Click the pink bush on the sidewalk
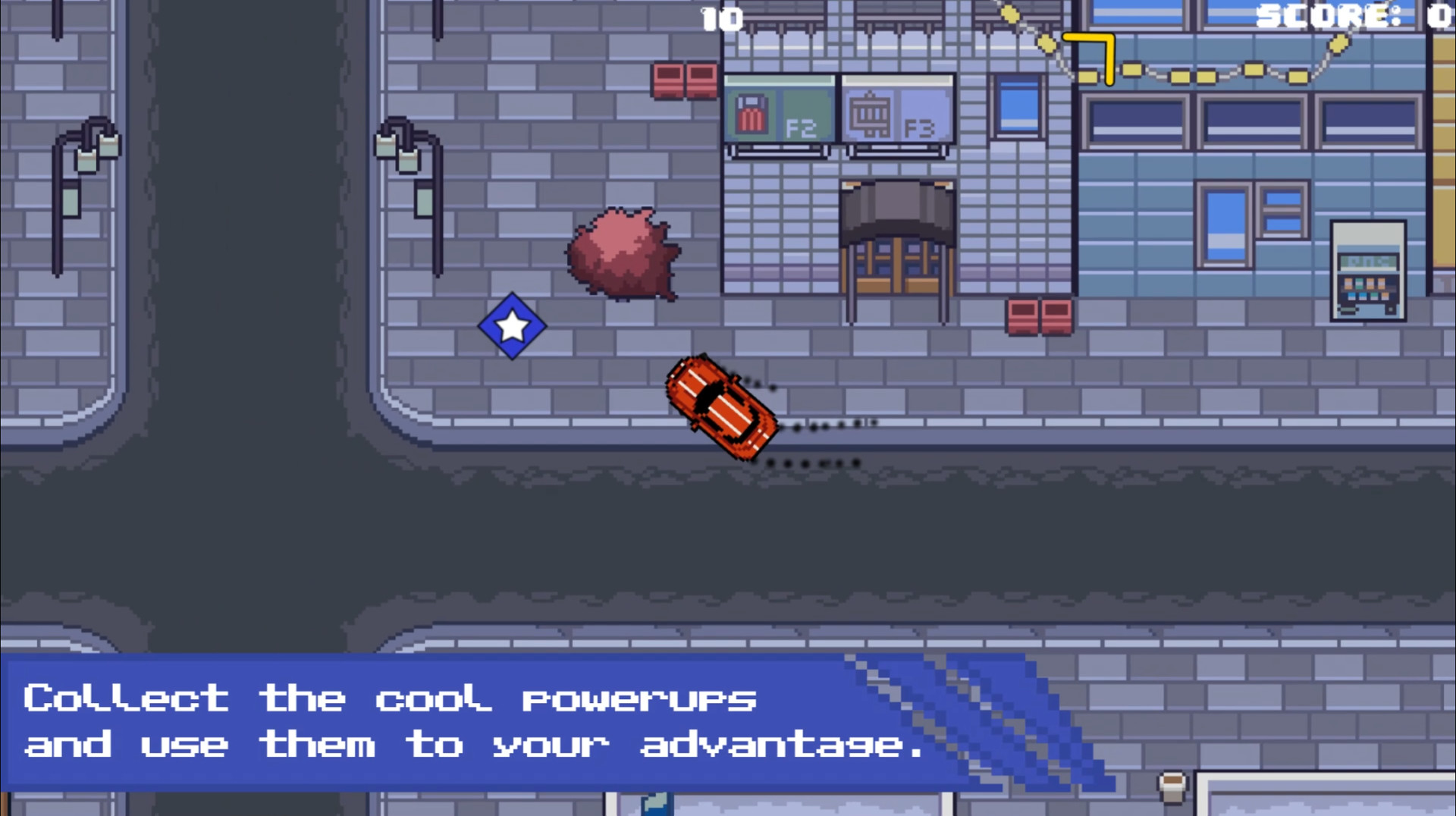This screenshot has height=816, width=1456. click(623, 254)
